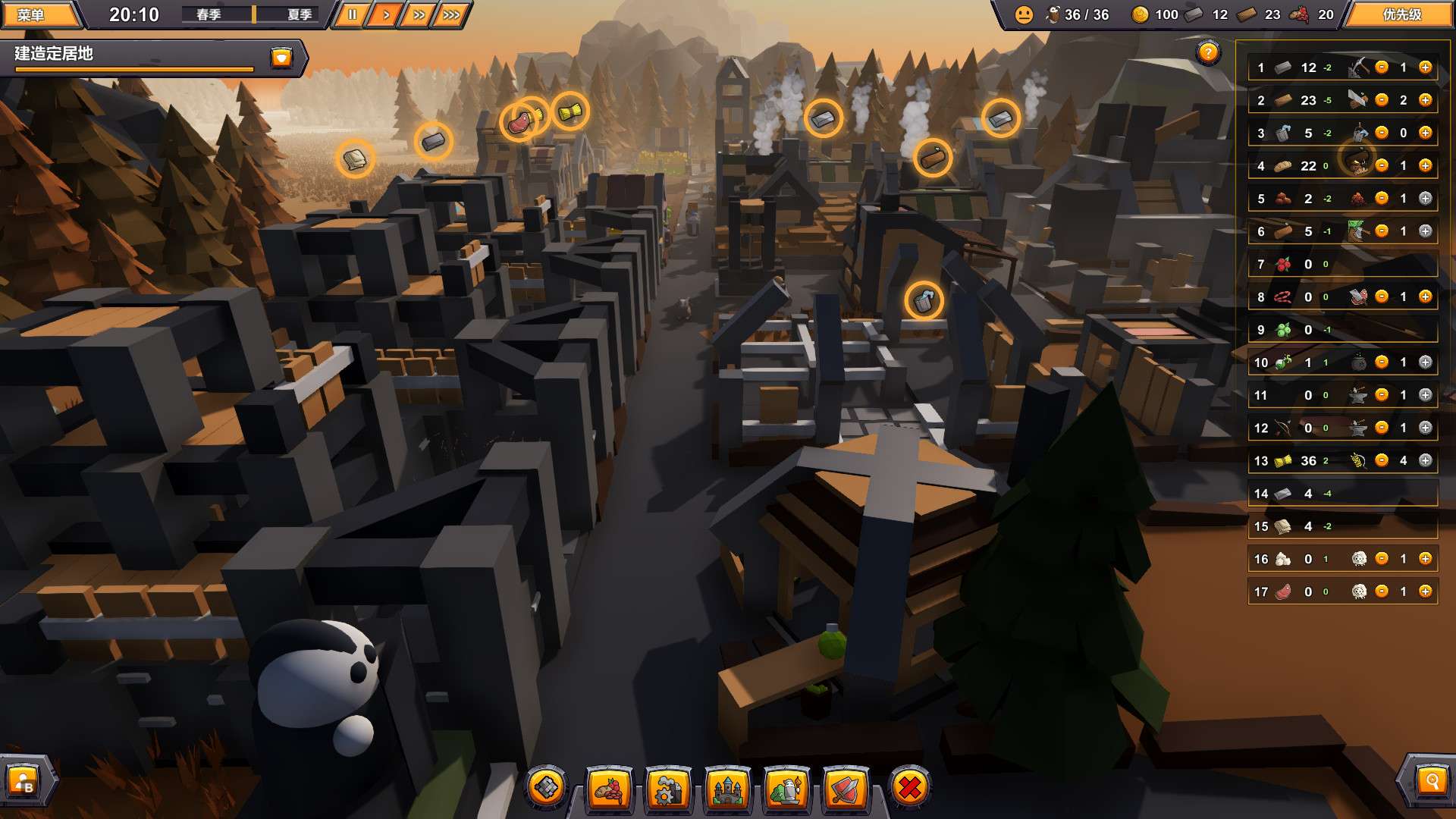
Task: Open the castle build category
Action: (x=726, y=789)
